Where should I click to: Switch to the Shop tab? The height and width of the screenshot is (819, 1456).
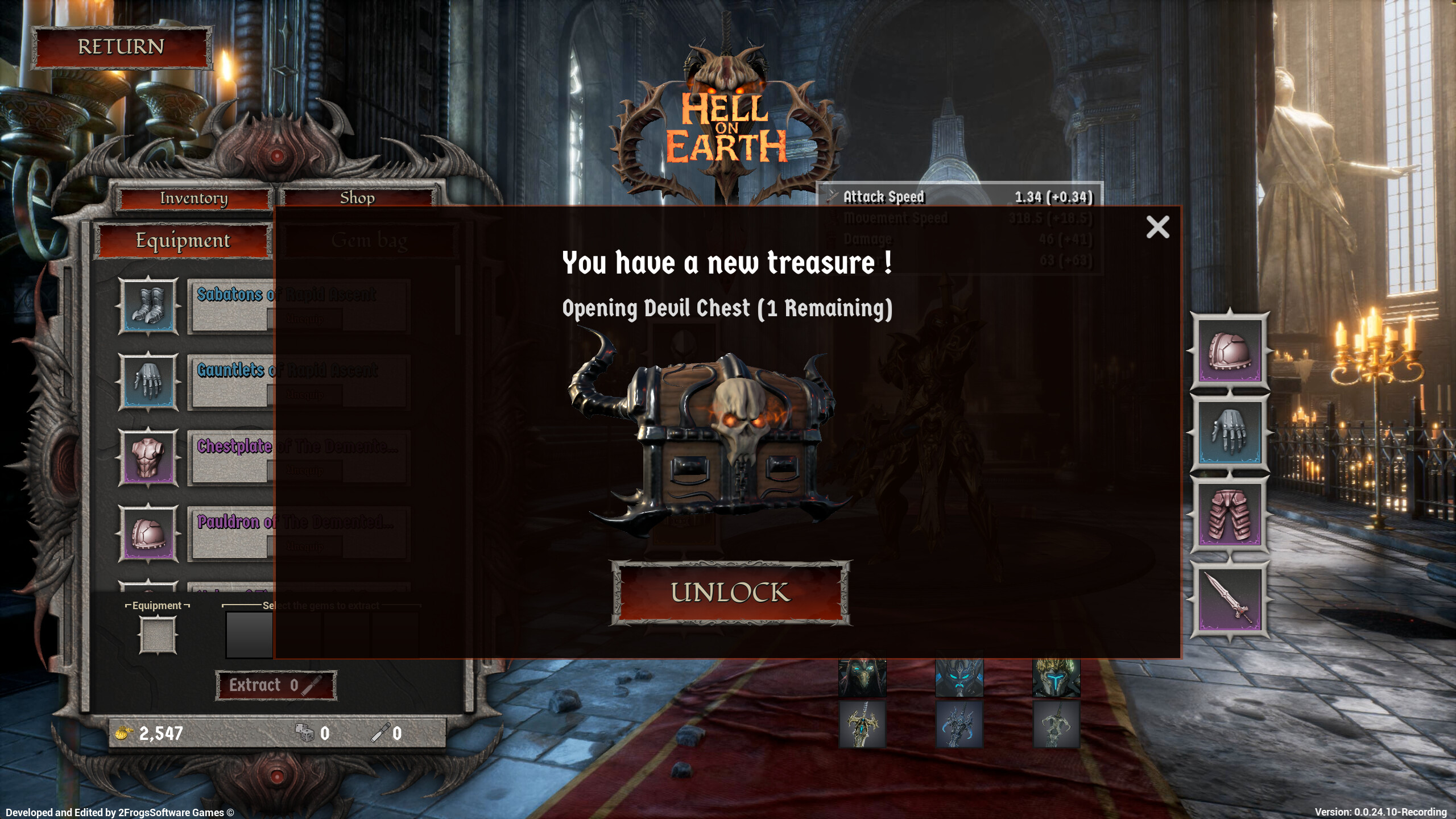click(x=357, y=198)
